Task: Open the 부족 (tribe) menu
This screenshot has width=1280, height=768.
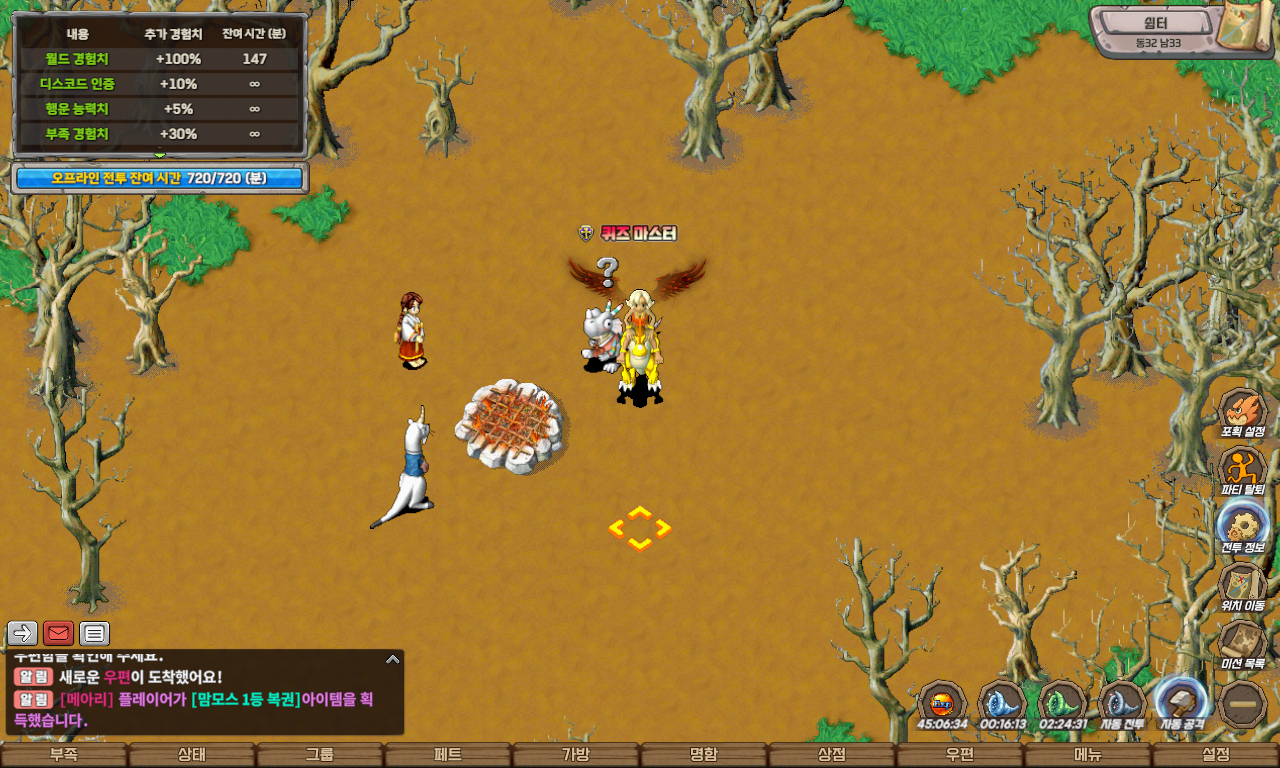Action: tap(64, 755)
